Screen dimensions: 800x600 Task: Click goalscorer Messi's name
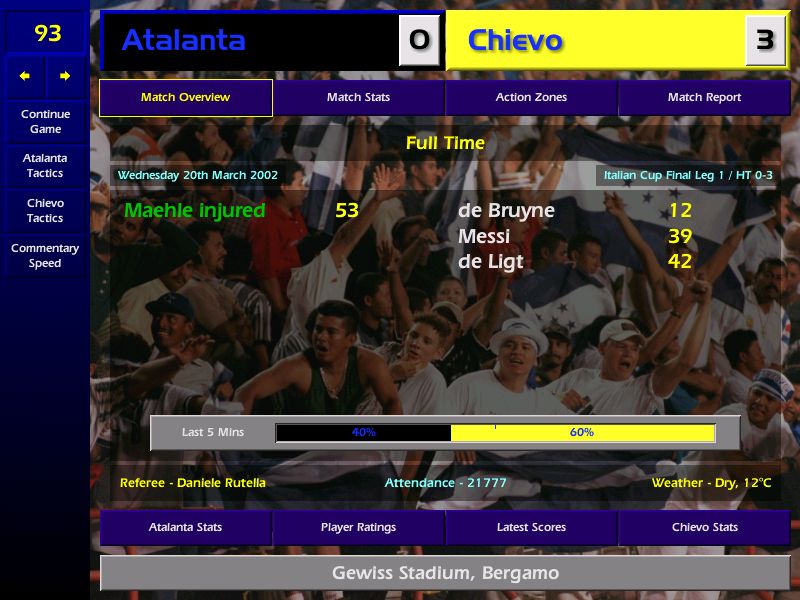[x=484, y=236]
